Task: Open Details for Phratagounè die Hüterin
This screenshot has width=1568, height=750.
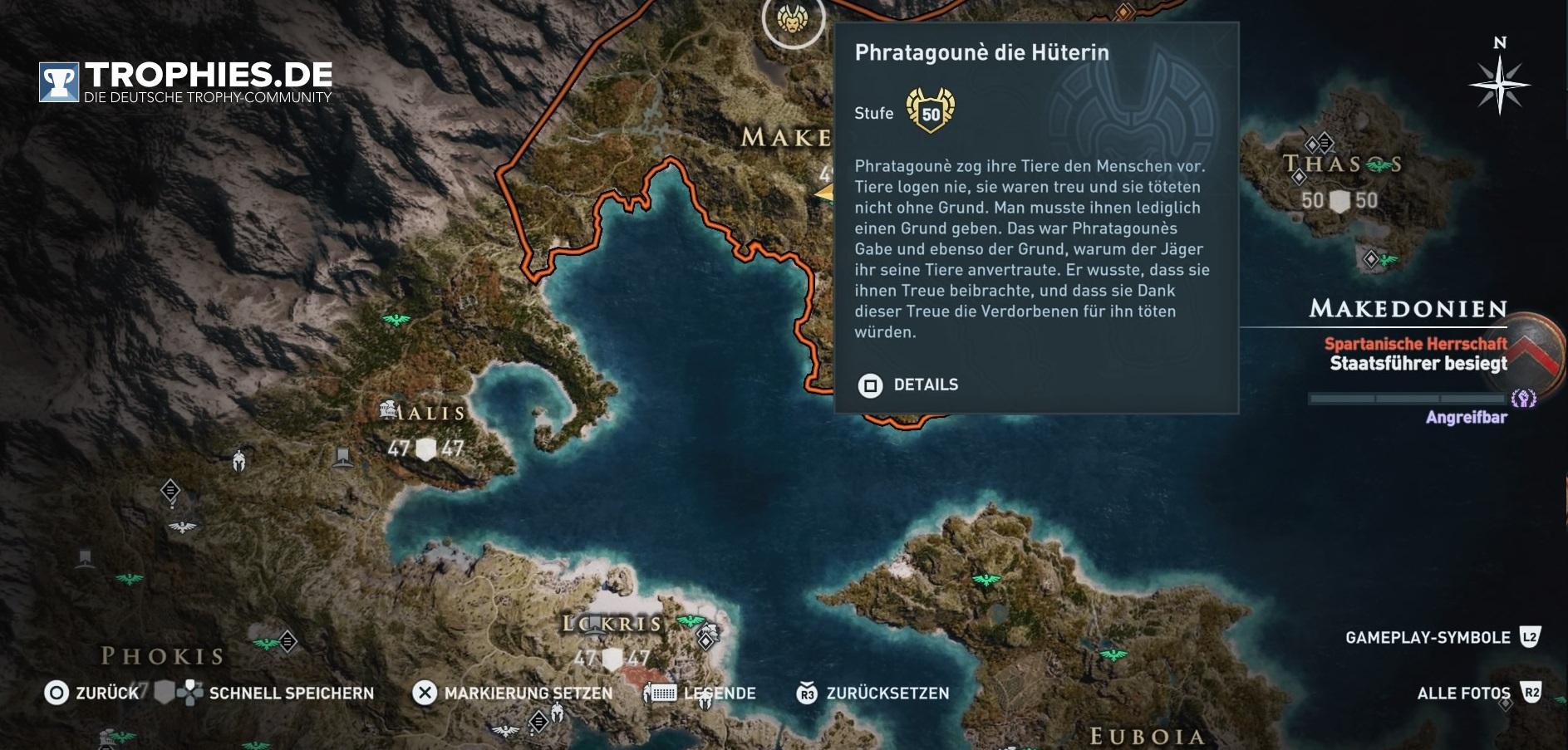Action: [x=908, y=385]
